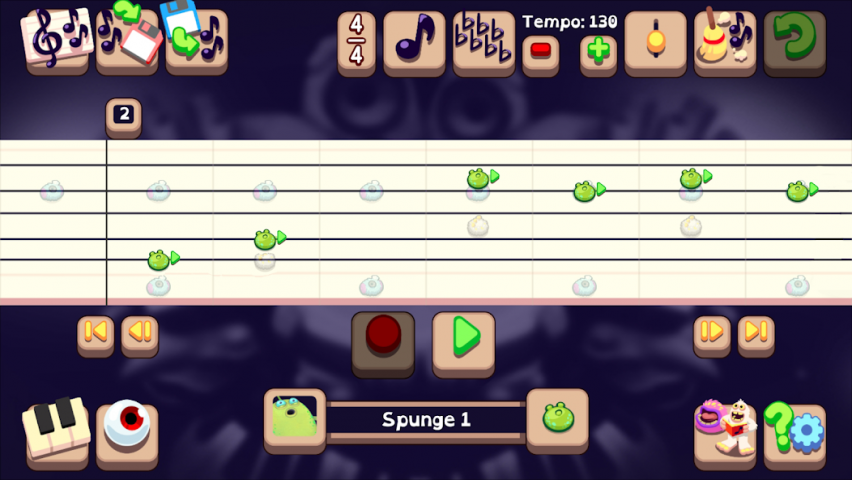Jump to the end of the song
This screenshot has width=852, height=480.
click(756, 333)
